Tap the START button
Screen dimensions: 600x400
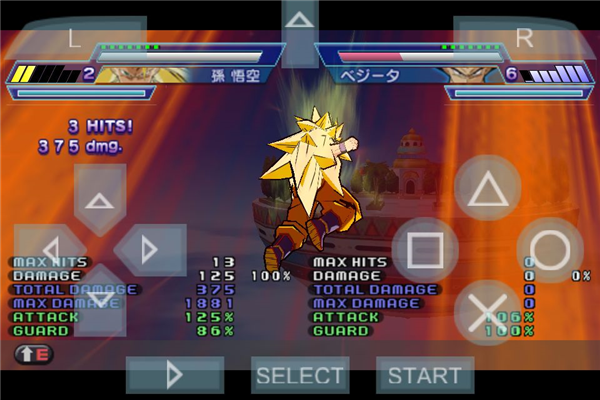click(x=425, y=375)
